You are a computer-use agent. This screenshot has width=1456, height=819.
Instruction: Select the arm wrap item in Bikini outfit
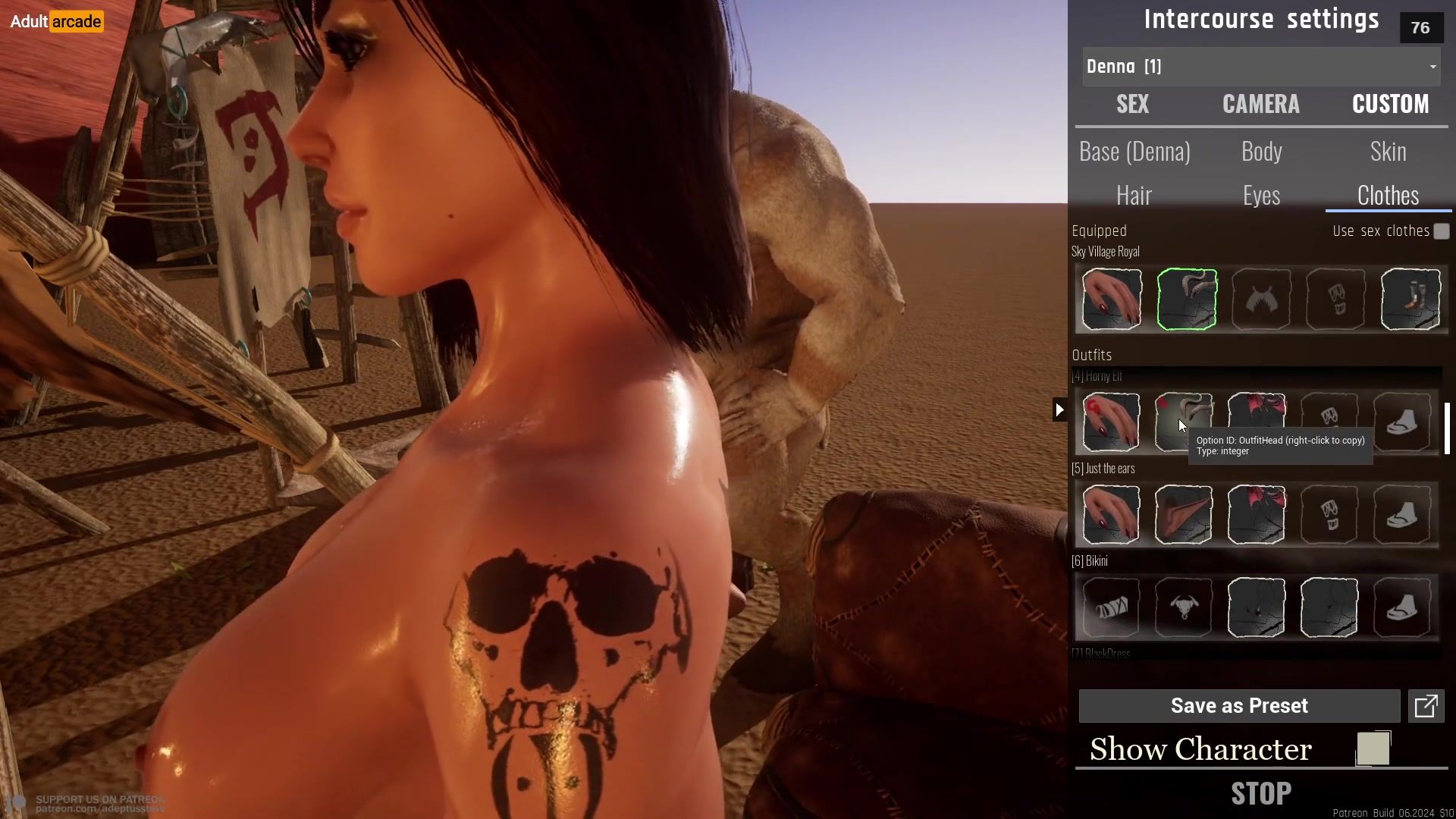click(x=1111, y=607)
